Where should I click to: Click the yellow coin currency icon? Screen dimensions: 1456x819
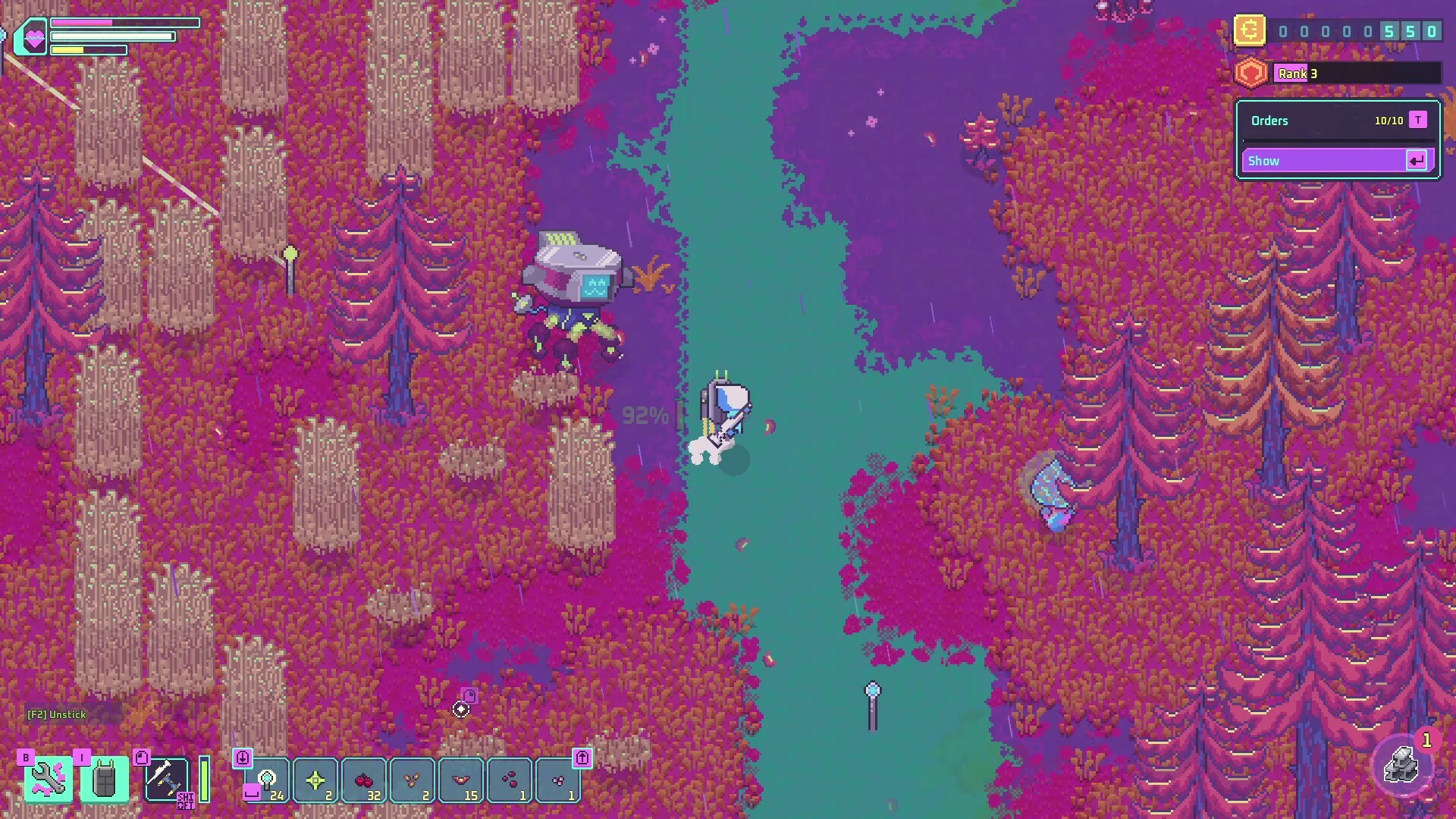[x=1250, y=30]
